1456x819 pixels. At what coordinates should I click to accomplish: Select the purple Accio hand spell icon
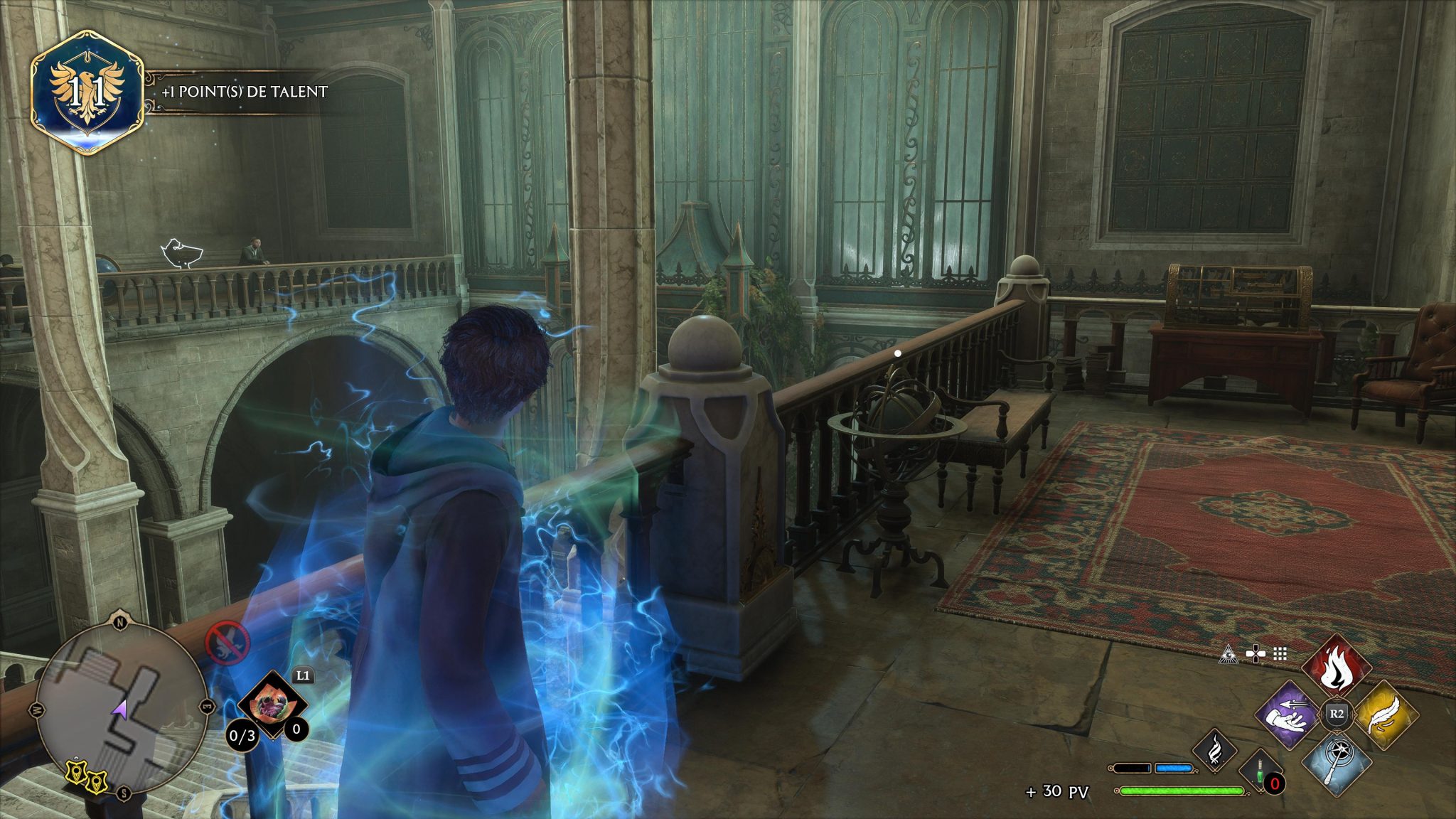coord(1288,716)
